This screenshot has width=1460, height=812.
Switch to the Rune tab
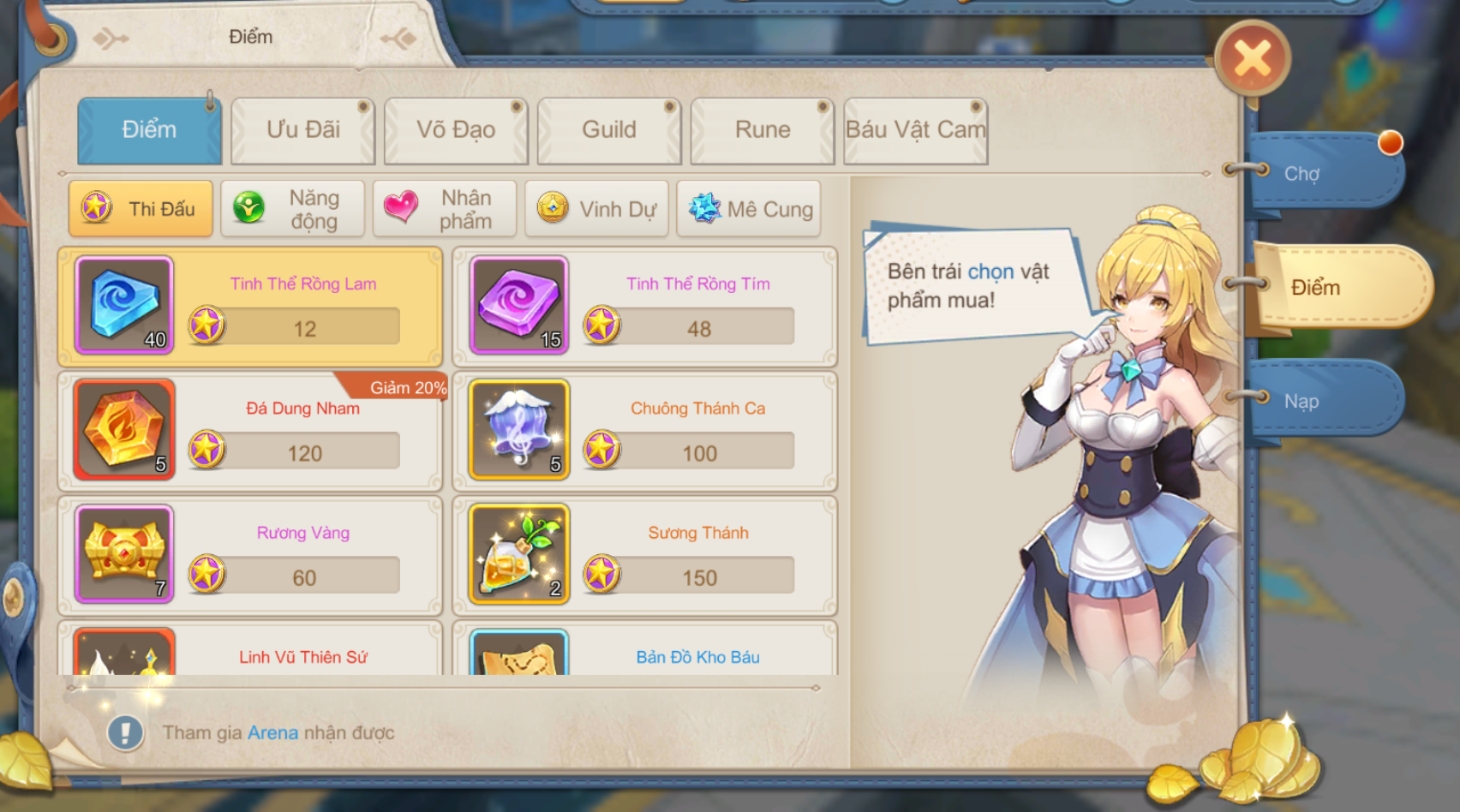[x=761, y=129]
